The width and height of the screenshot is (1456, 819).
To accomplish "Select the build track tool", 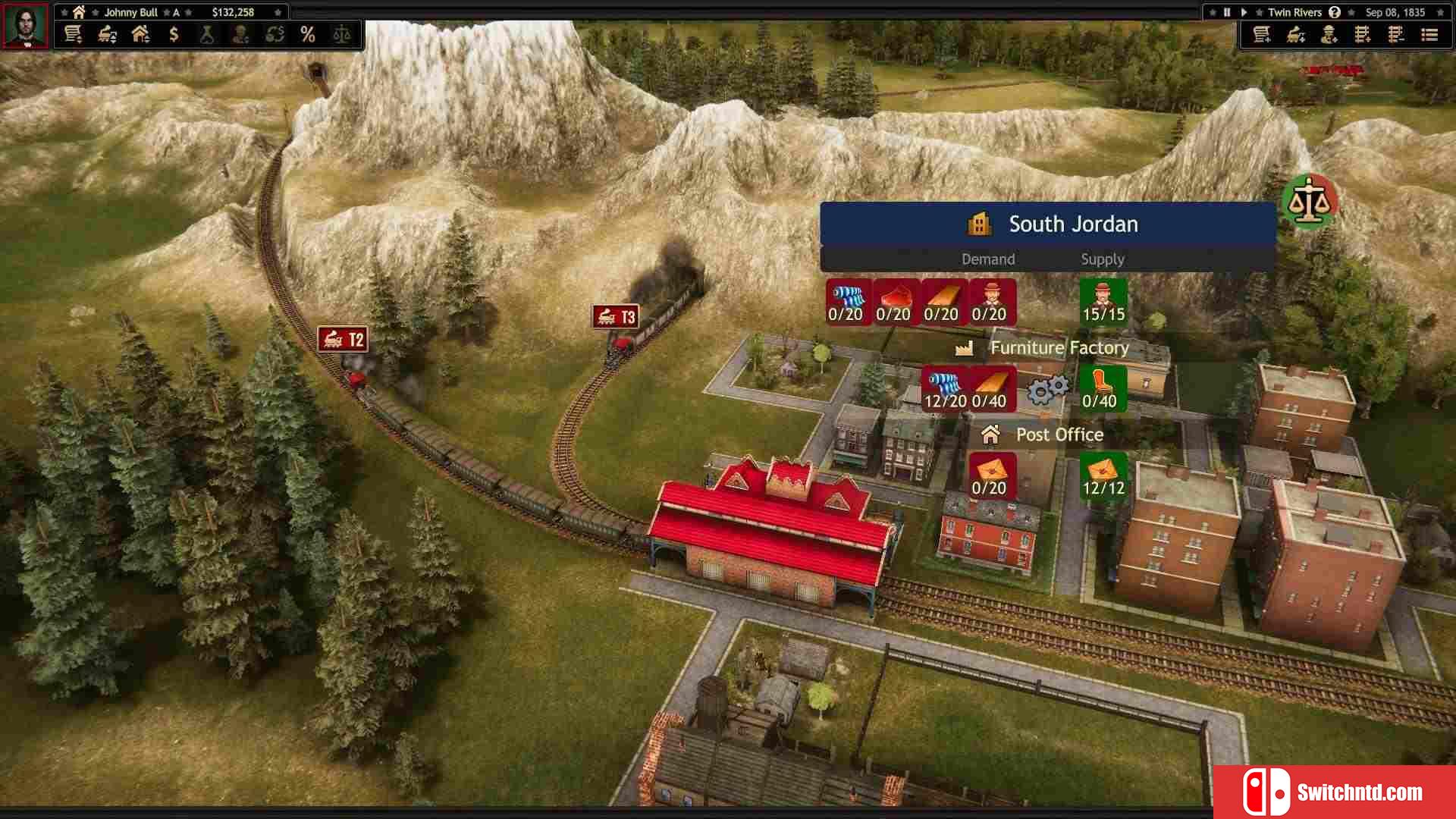I will (x=1363, y=35).
